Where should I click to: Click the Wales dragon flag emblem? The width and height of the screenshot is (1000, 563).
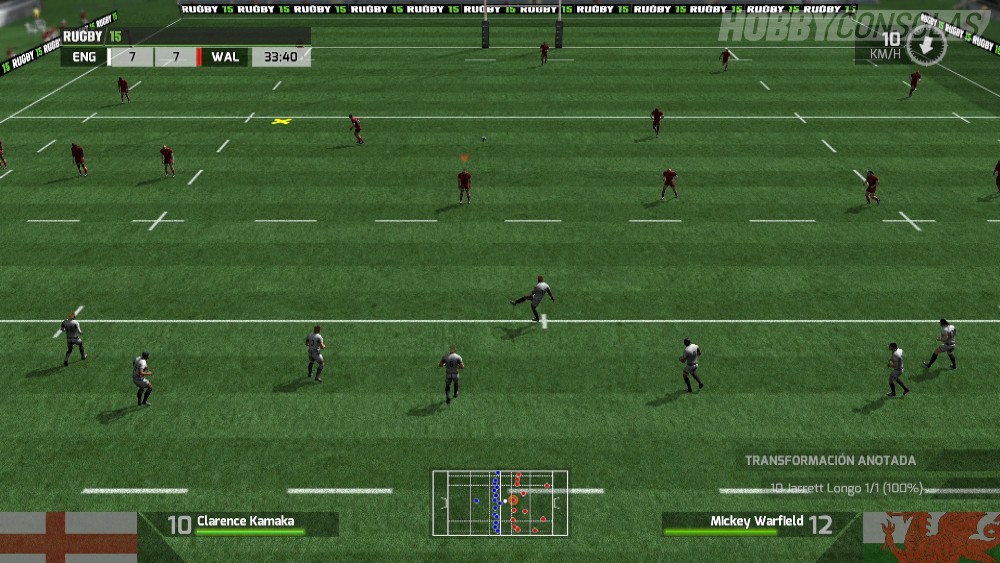click(x=930, y=537)
